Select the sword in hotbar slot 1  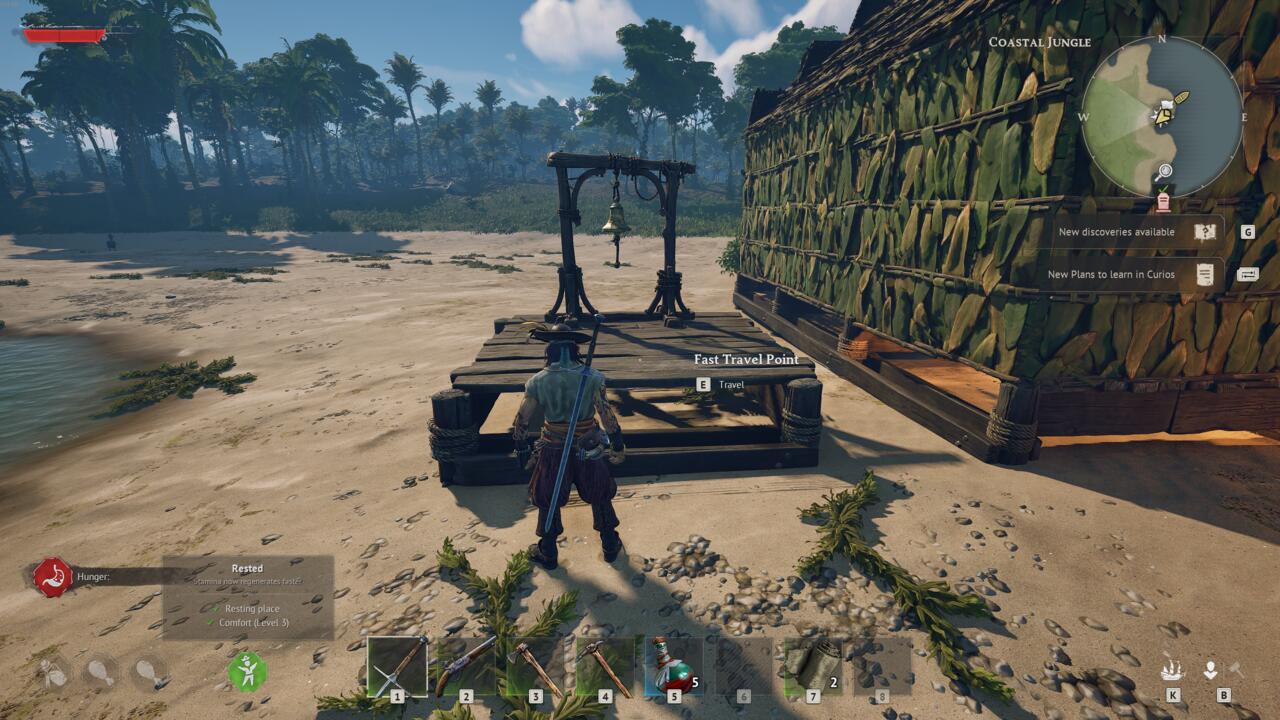(x=397, y=667)
